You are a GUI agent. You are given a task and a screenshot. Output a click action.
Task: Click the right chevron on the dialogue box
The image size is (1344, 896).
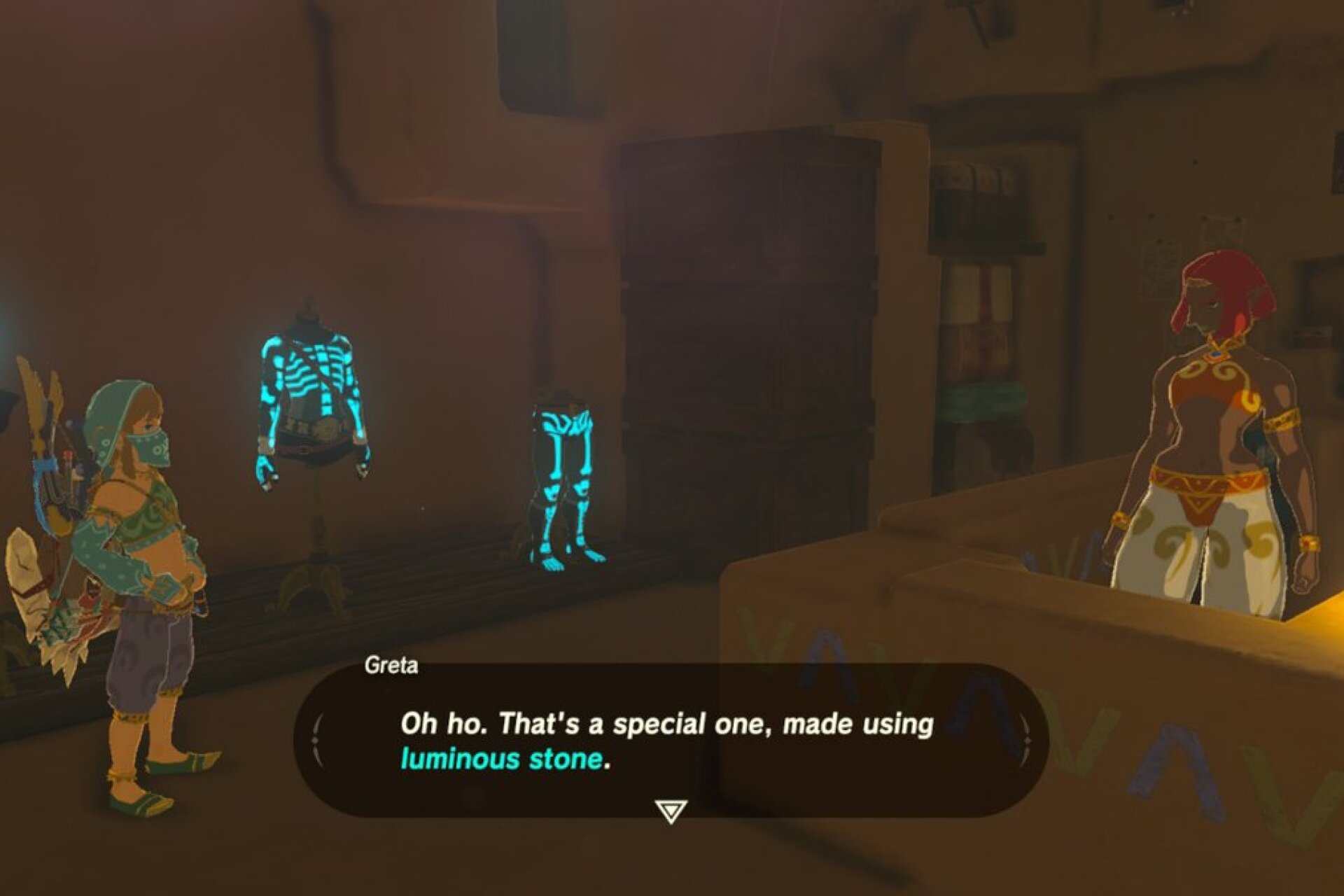[x=1025, y=737]
